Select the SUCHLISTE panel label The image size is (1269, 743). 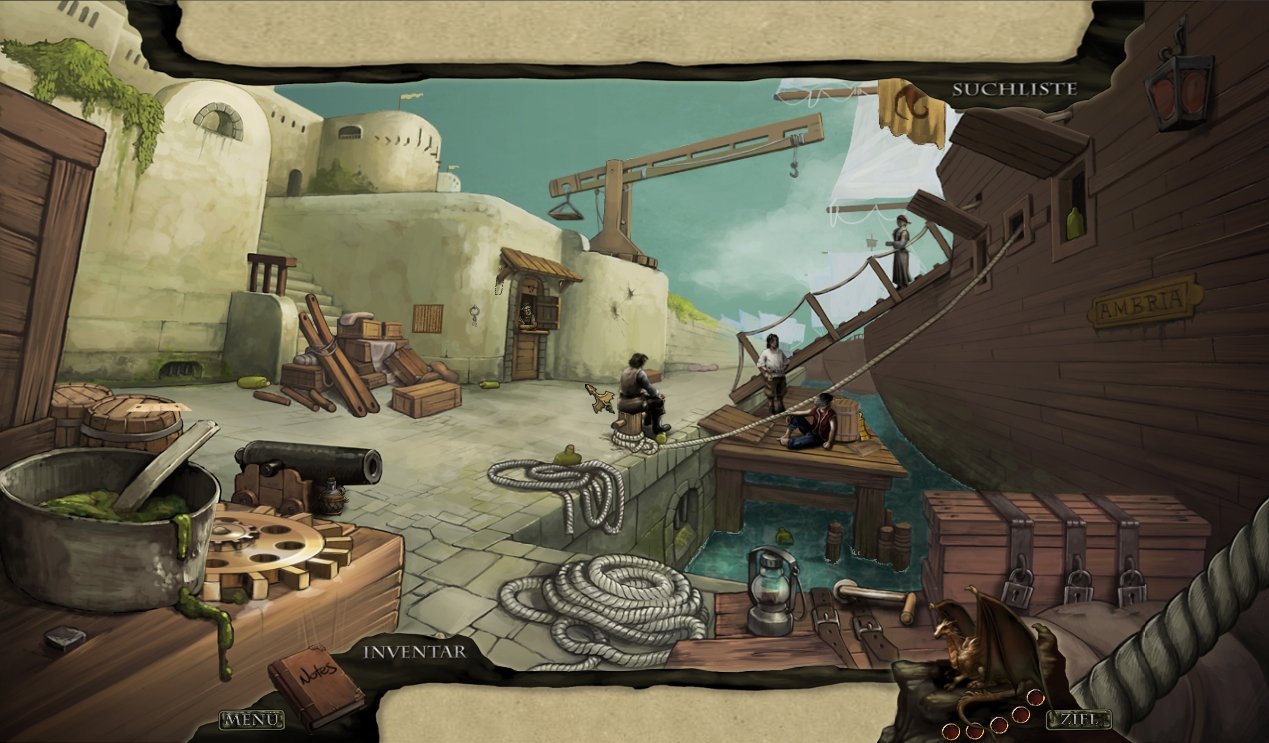1014,89
